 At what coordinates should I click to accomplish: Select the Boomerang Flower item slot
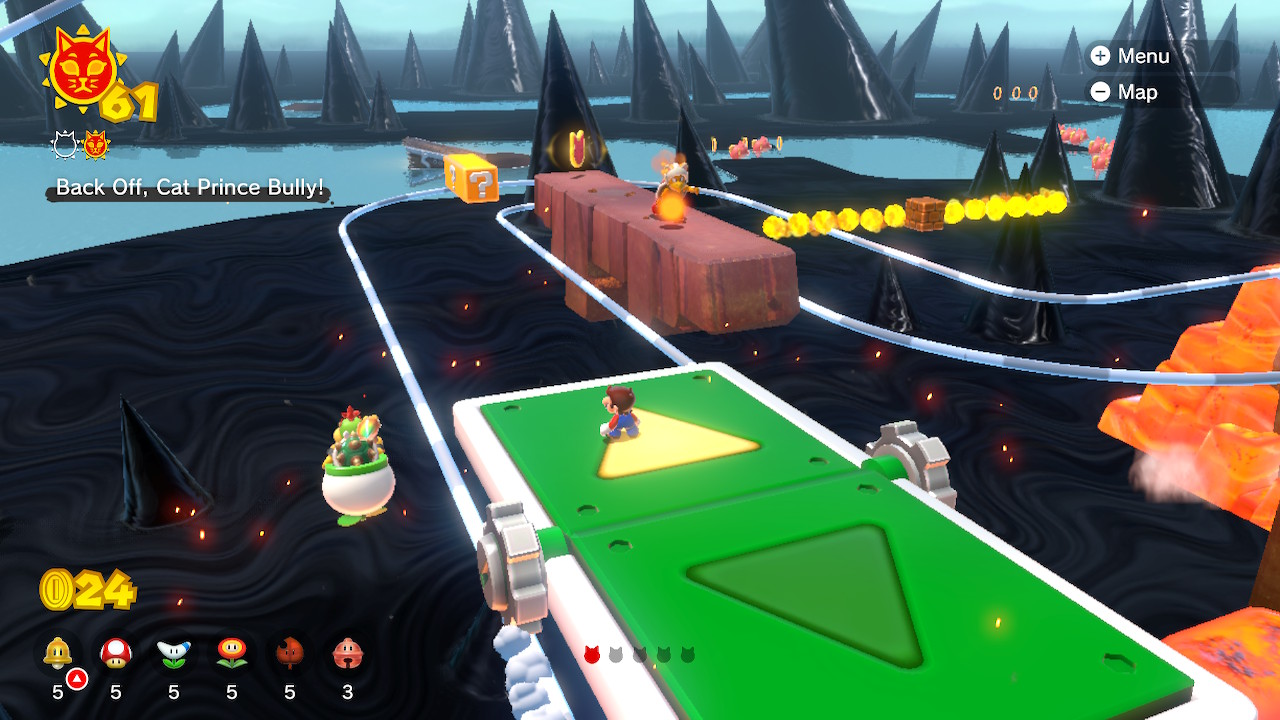click(x=173, y=650)
